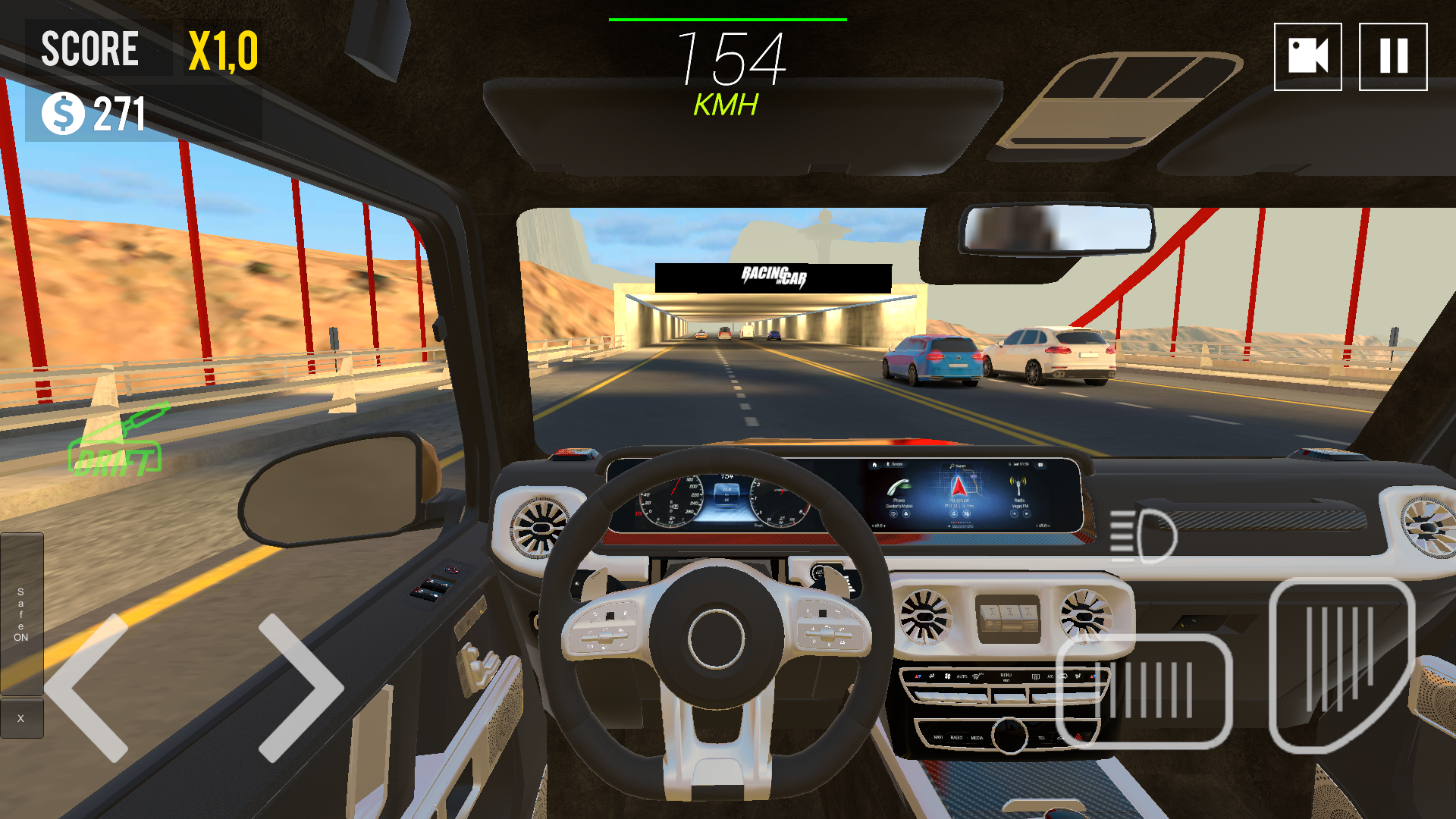The height and width of the screenshot is (819, 1456).
Task: Toggle the AUTO climate control button
Action: coord(962,676)
